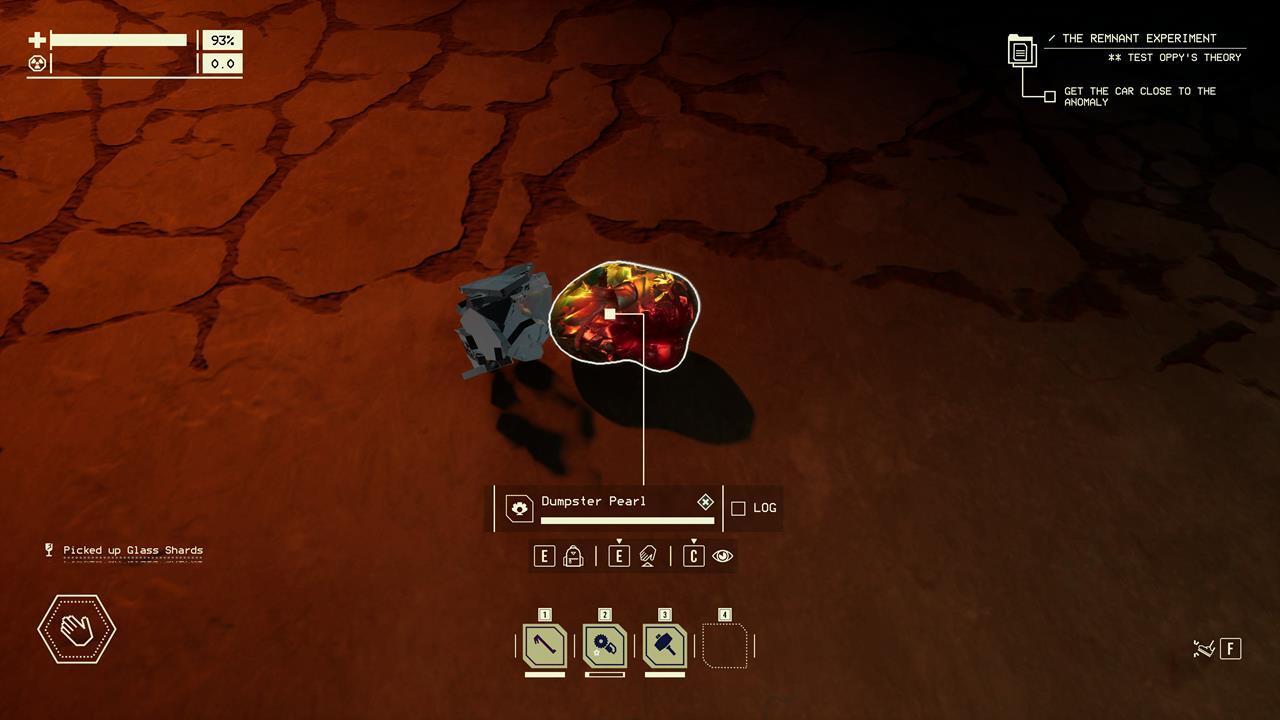Tick the LOG checkbox for Dumpster Pearl
The image size is (1280, 720).
click(738, 508)
